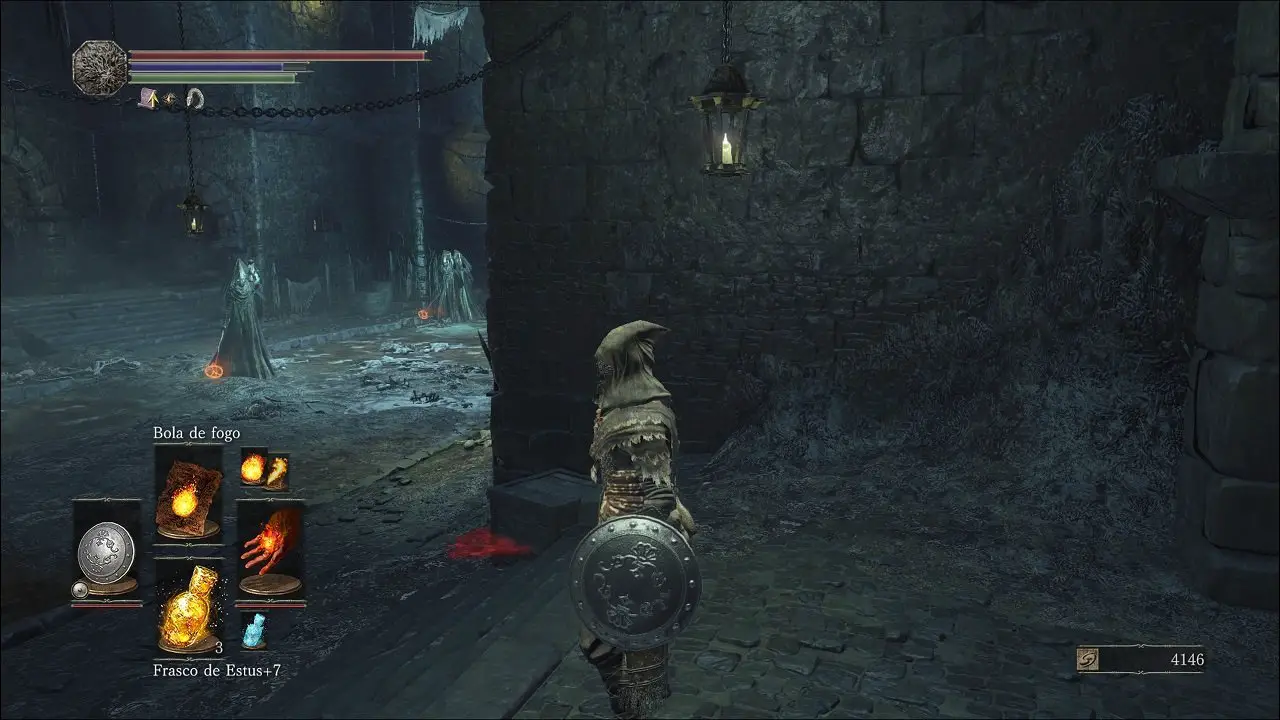Click the covenant emblem beside the health bar

coord(100,67)
